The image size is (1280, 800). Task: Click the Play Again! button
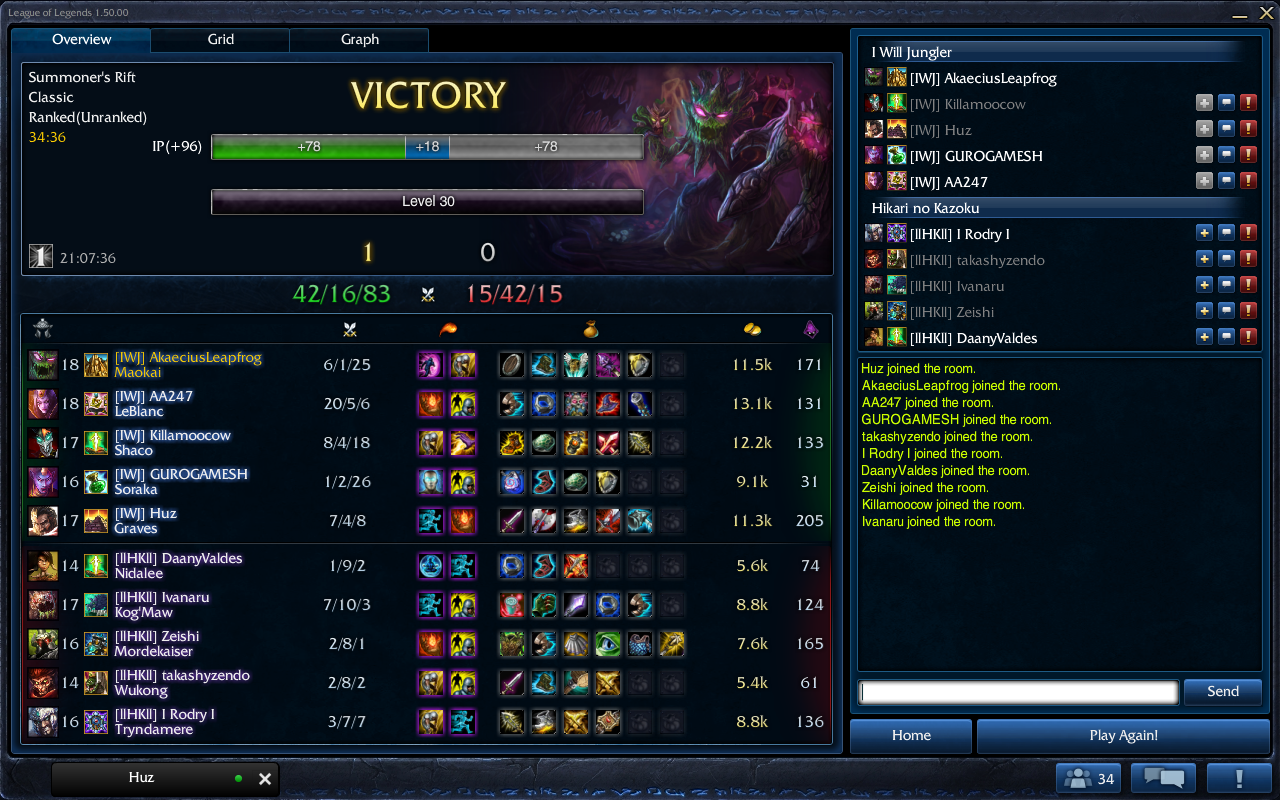[1122, 735]
